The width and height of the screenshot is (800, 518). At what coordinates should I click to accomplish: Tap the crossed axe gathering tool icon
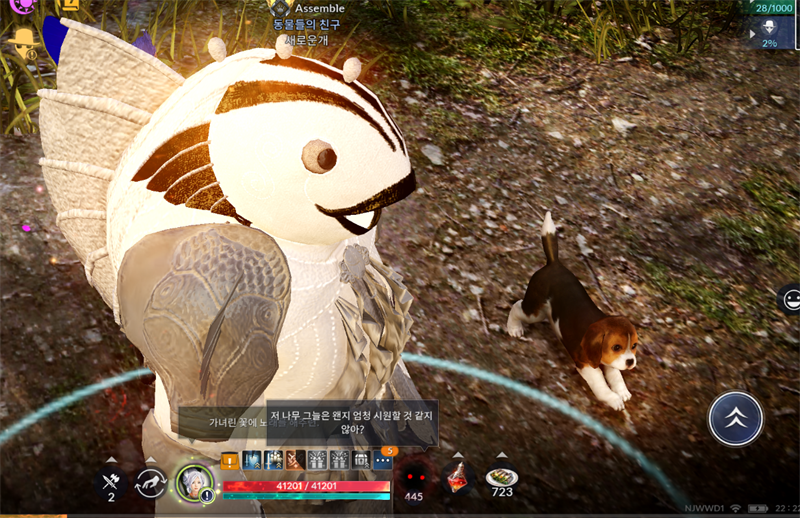[x=110, y=479]
